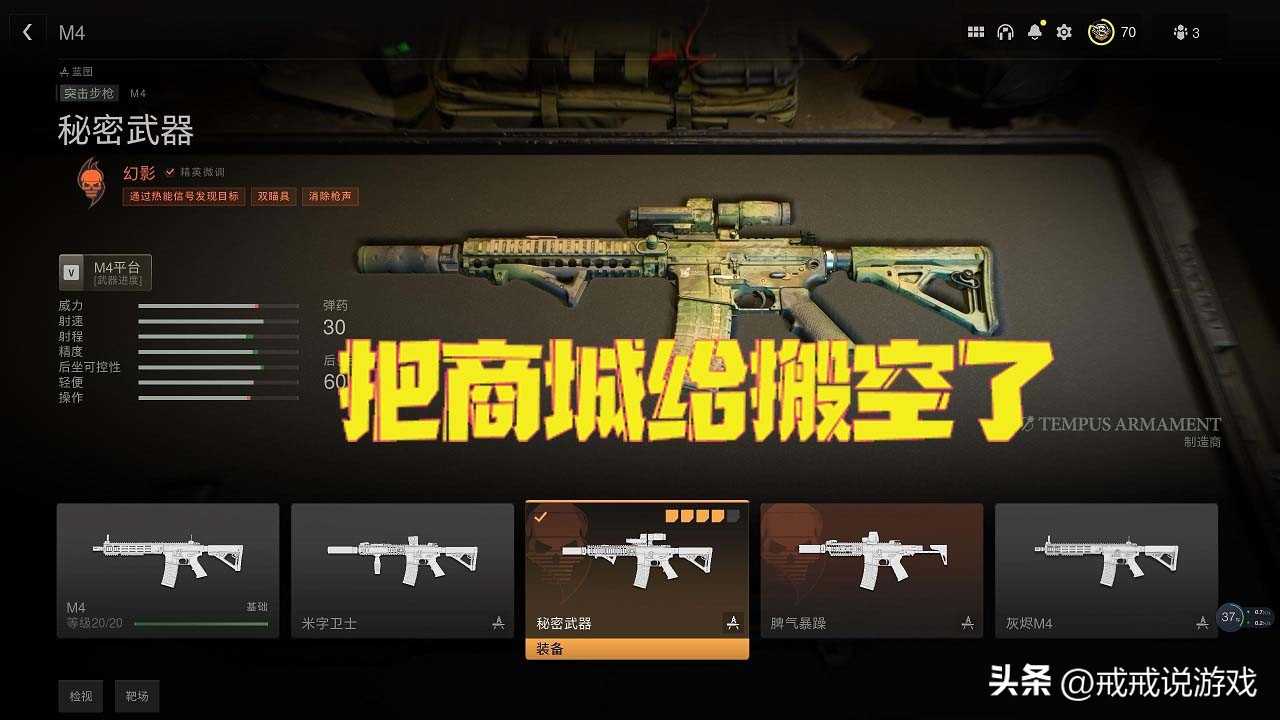Toggle the checkmark on 秘密武器 card
This screenshot has height=720, width=1280.
click(x=540, y=516)
